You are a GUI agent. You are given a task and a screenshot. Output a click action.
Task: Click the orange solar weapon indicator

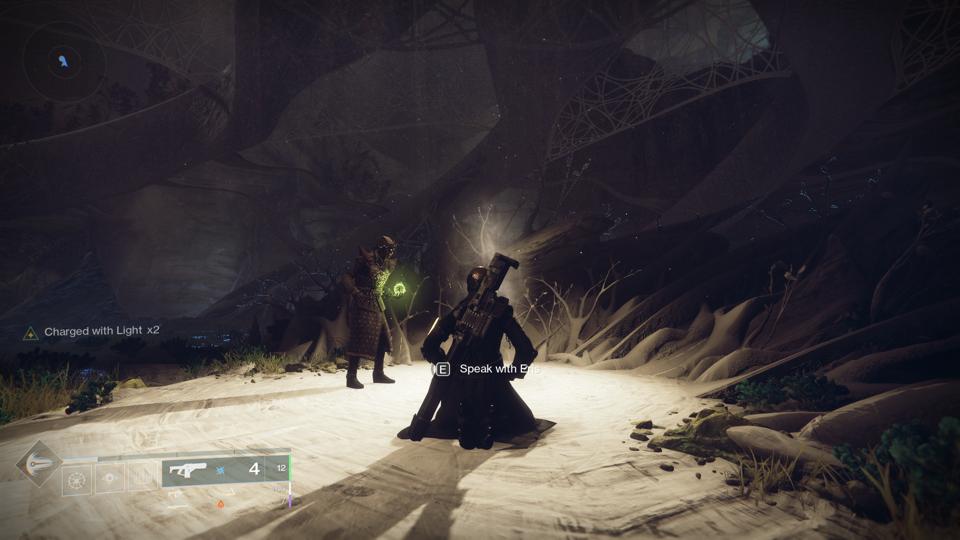click(x=221, y=504)
